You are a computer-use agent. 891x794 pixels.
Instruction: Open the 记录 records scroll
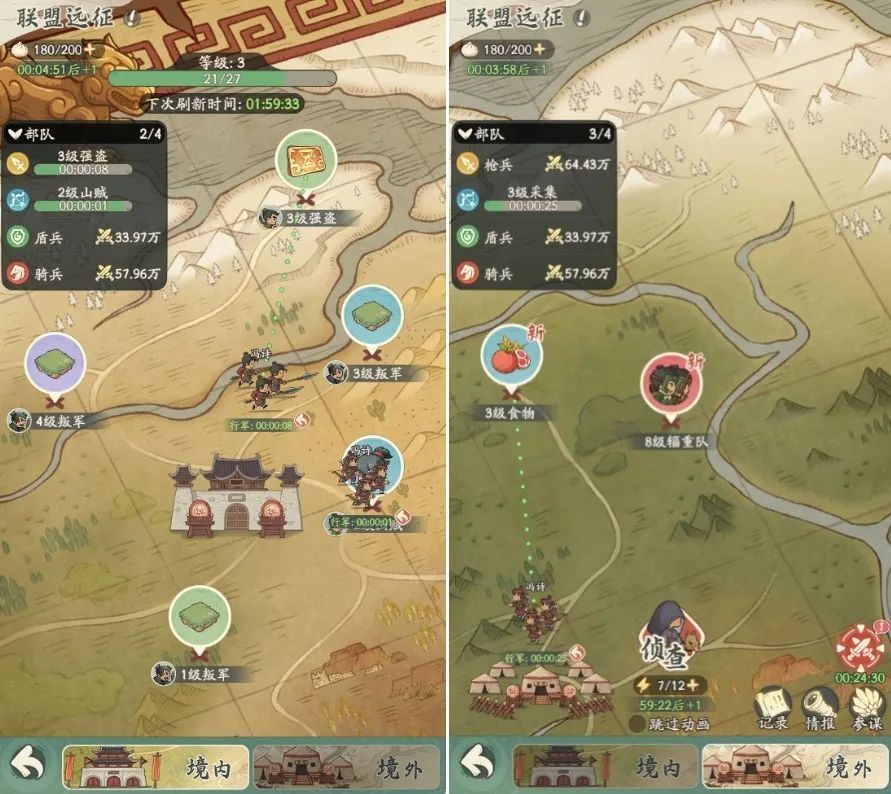tap(772, 705)
